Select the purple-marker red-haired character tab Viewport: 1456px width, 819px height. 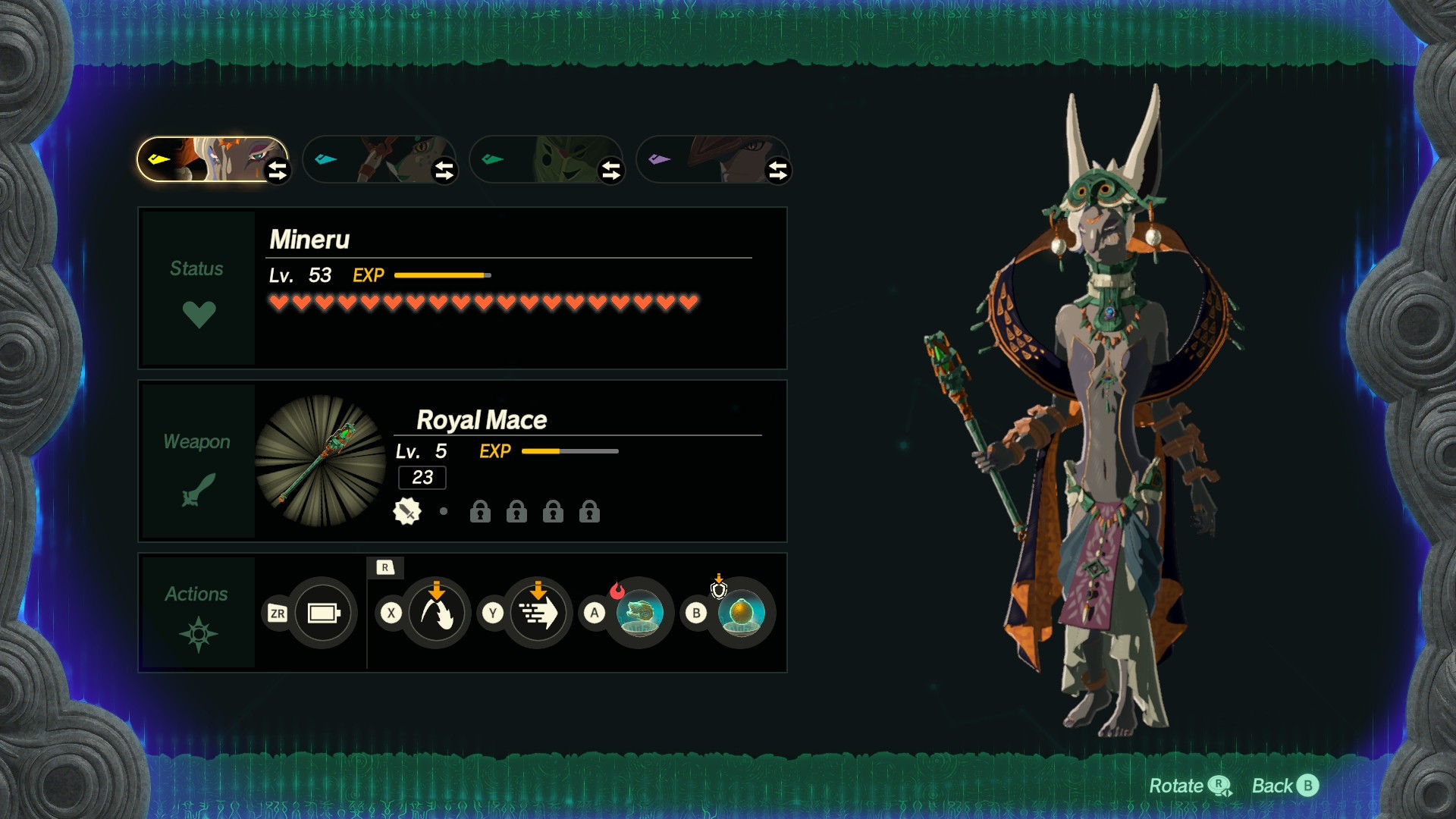(709, 159)
